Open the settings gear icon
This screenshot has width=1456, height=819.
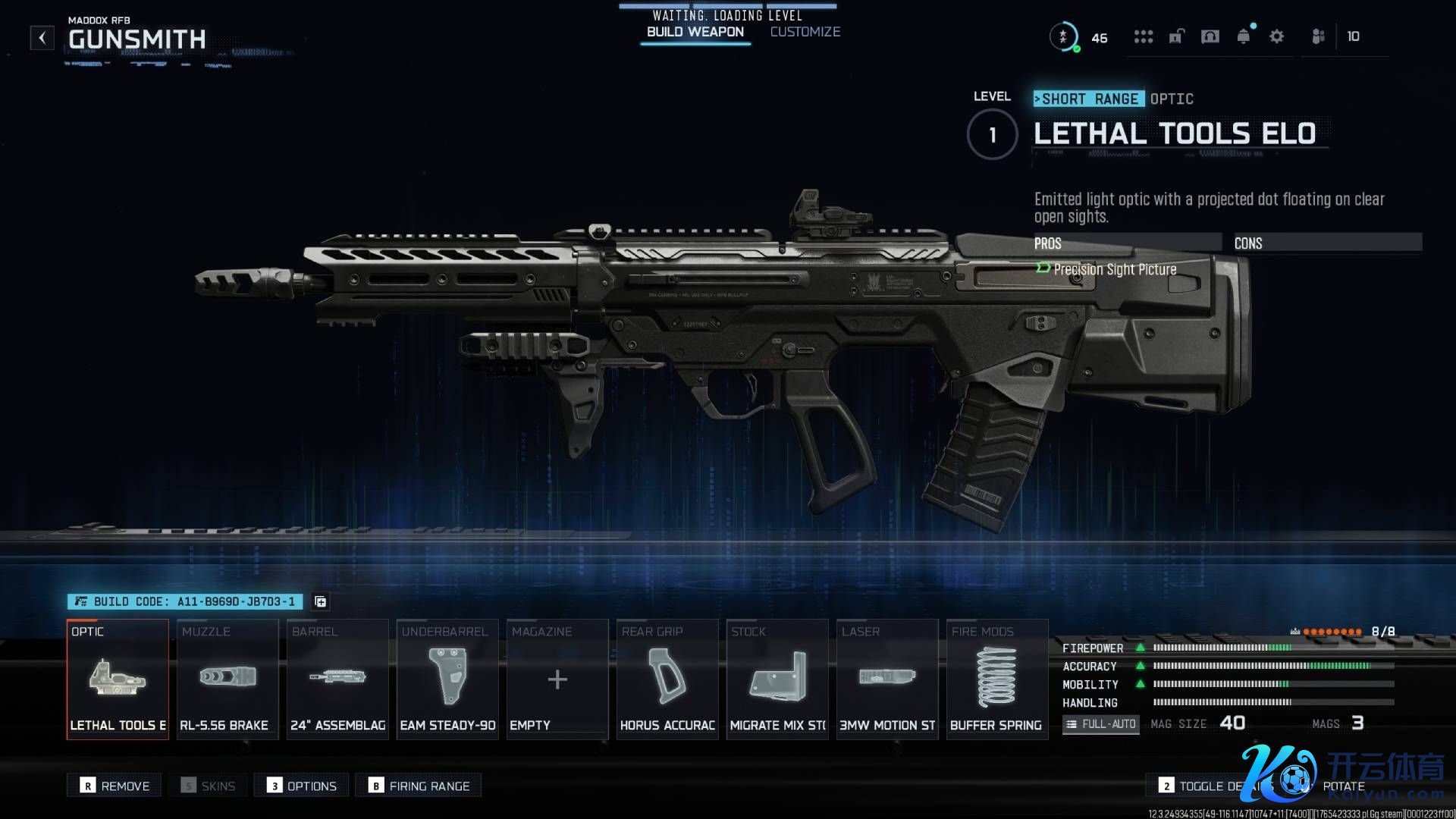(1276, 36)
